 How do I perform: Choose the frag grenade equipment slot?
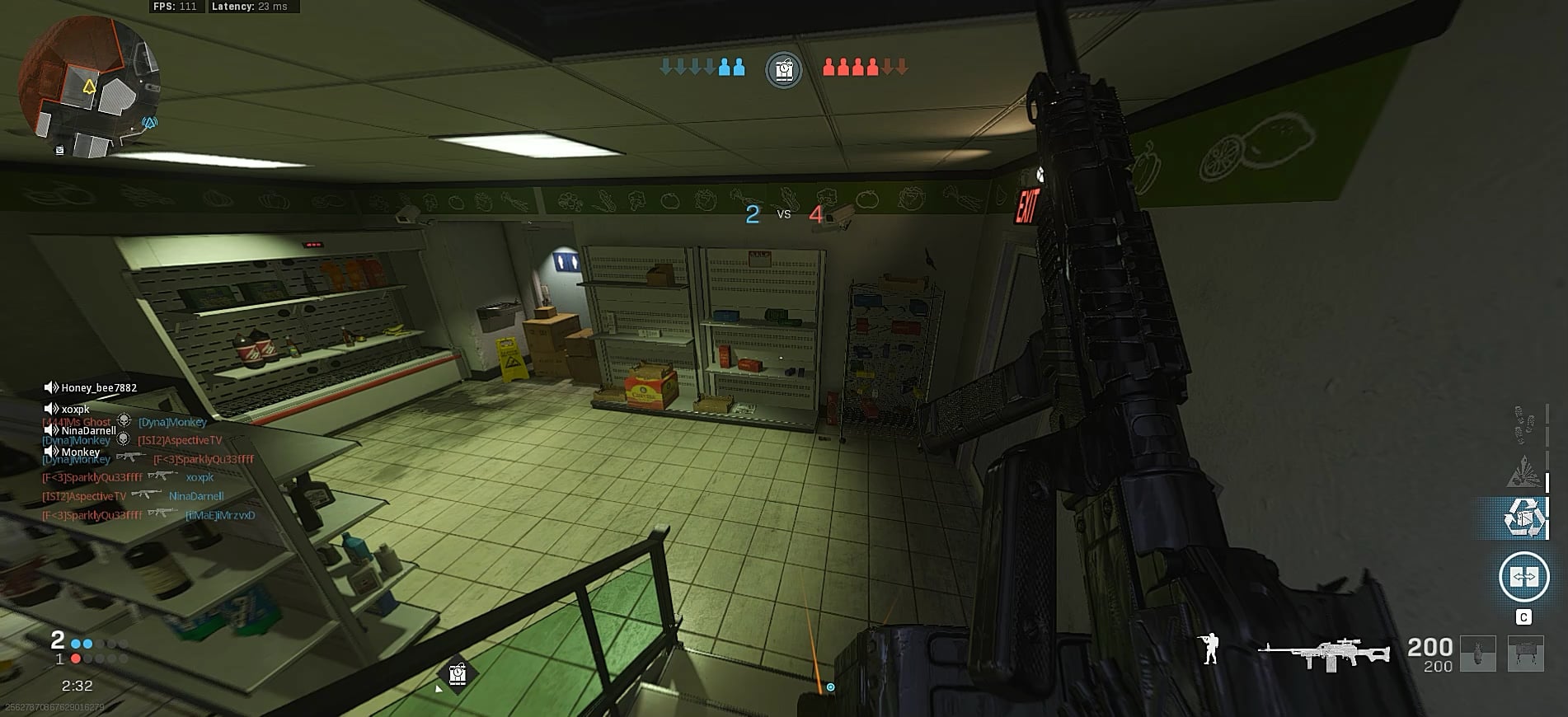[1477, 653]
